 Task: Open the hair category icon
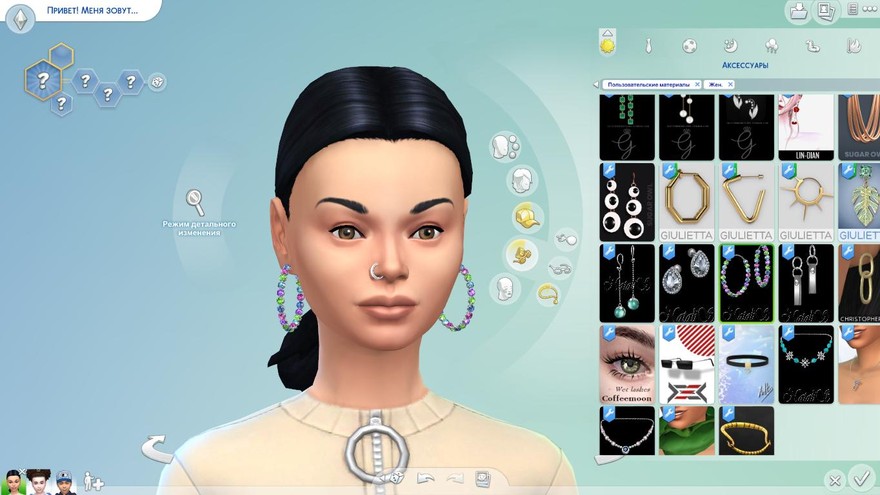(520, 181)
